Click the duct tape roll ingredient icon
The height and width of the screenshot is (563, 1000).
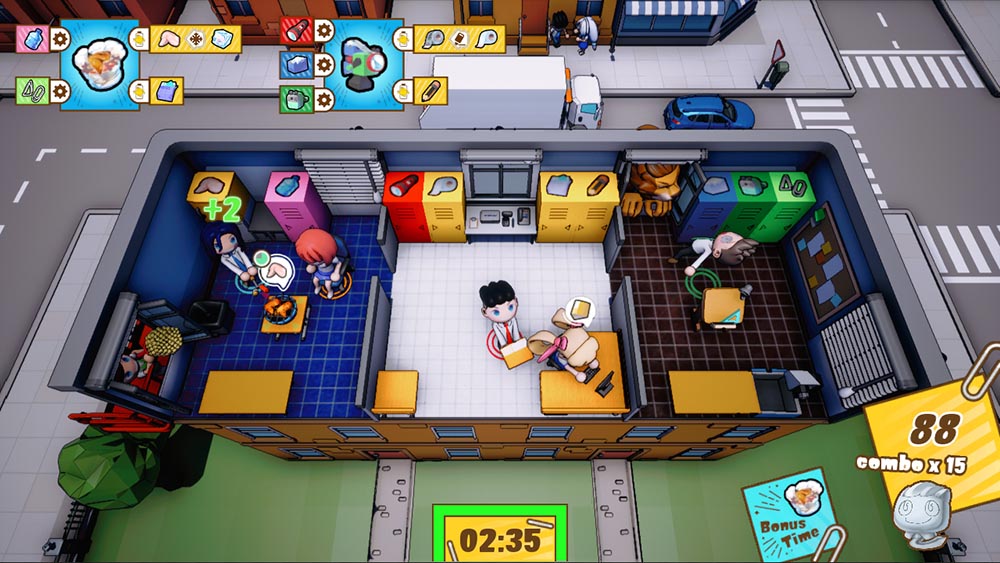click(x=432, y=39)
